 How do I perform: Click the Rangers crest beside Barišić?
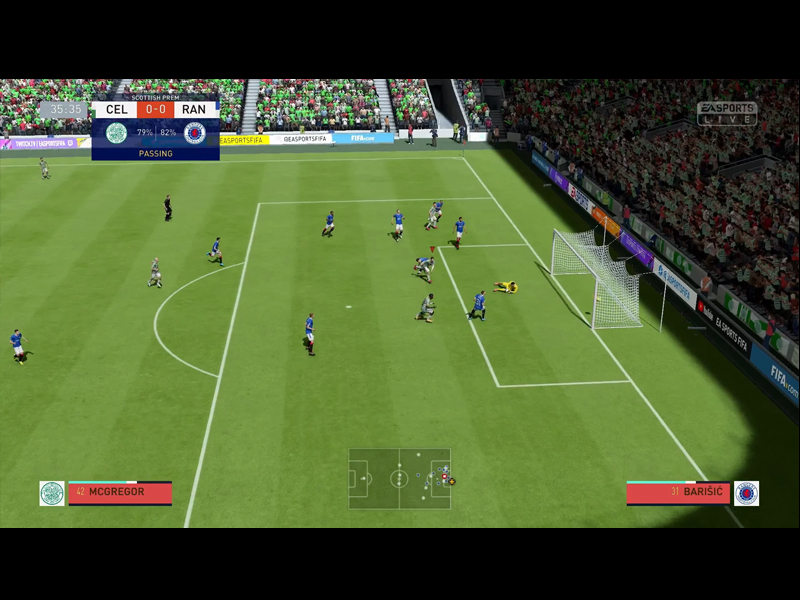746,493
